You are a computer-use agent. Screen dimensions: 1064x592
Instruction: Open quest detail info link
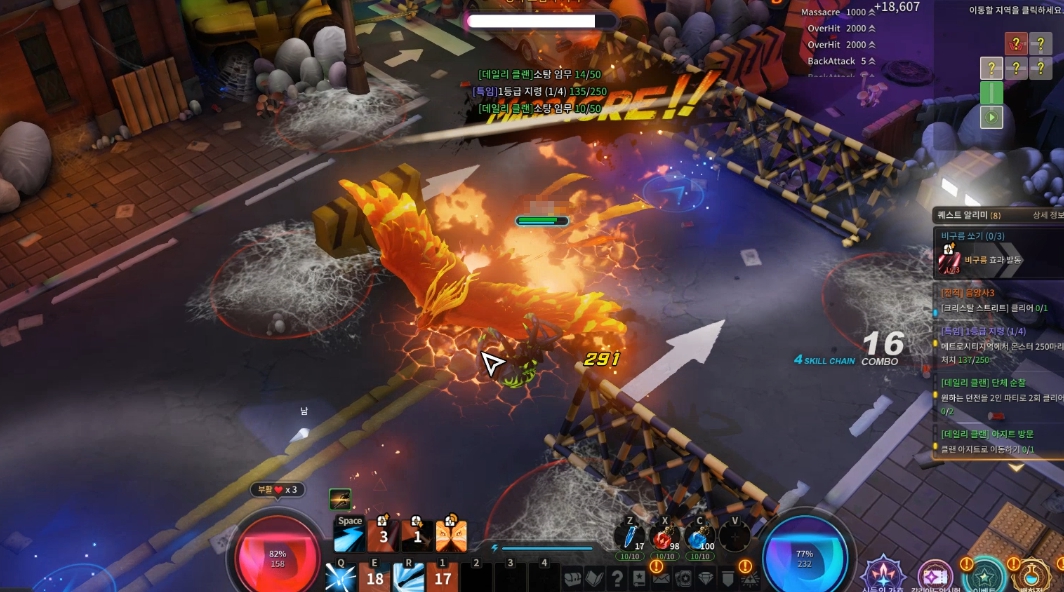point(1047,215)
